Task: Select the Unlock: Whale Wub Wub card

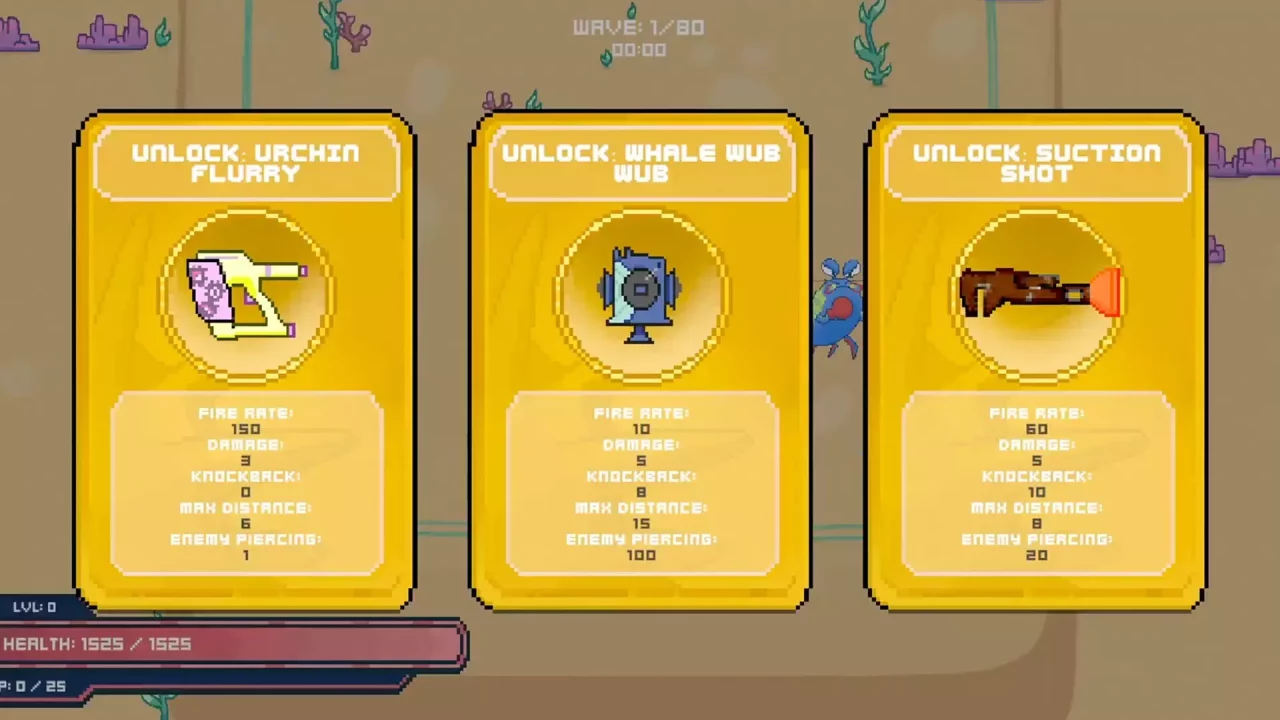Action: pos(640,360)
